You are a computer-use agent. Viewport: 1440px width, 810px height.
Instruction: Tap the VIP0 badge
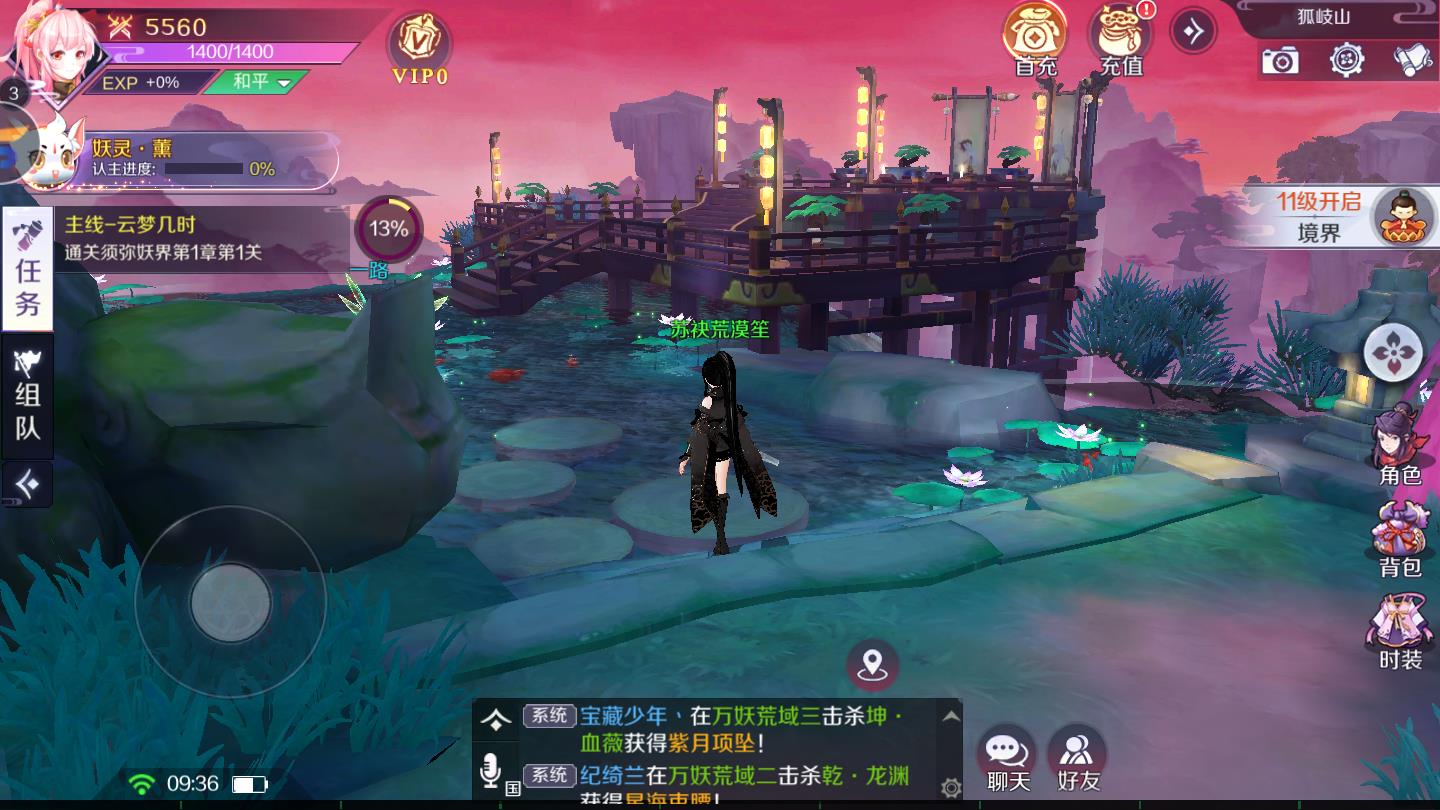pos(420,48)
